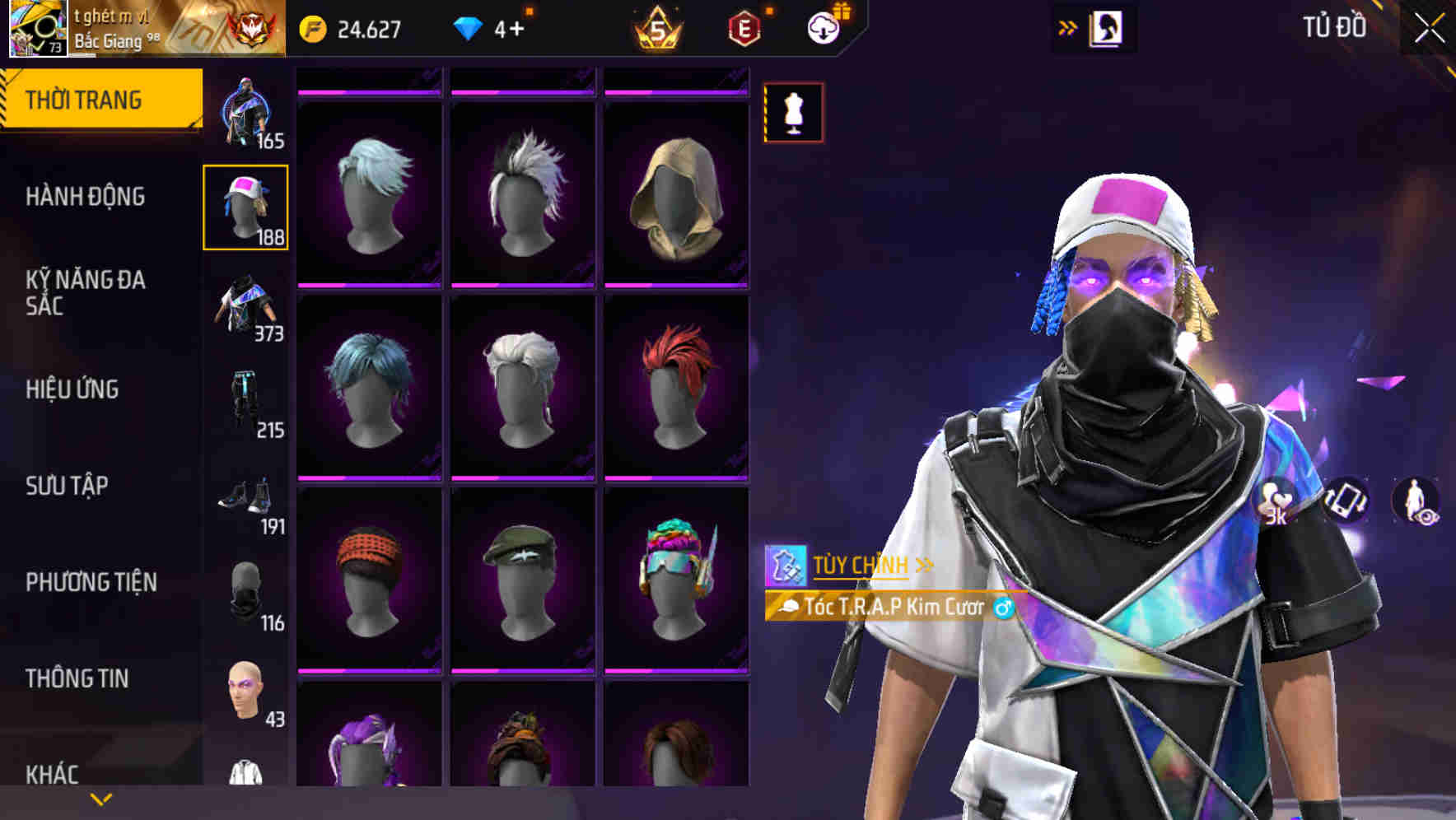The height and width of the screenshot is (820, 1456).
Task: Select the mask category slot showing 116
Action: [x=245, y=590]
